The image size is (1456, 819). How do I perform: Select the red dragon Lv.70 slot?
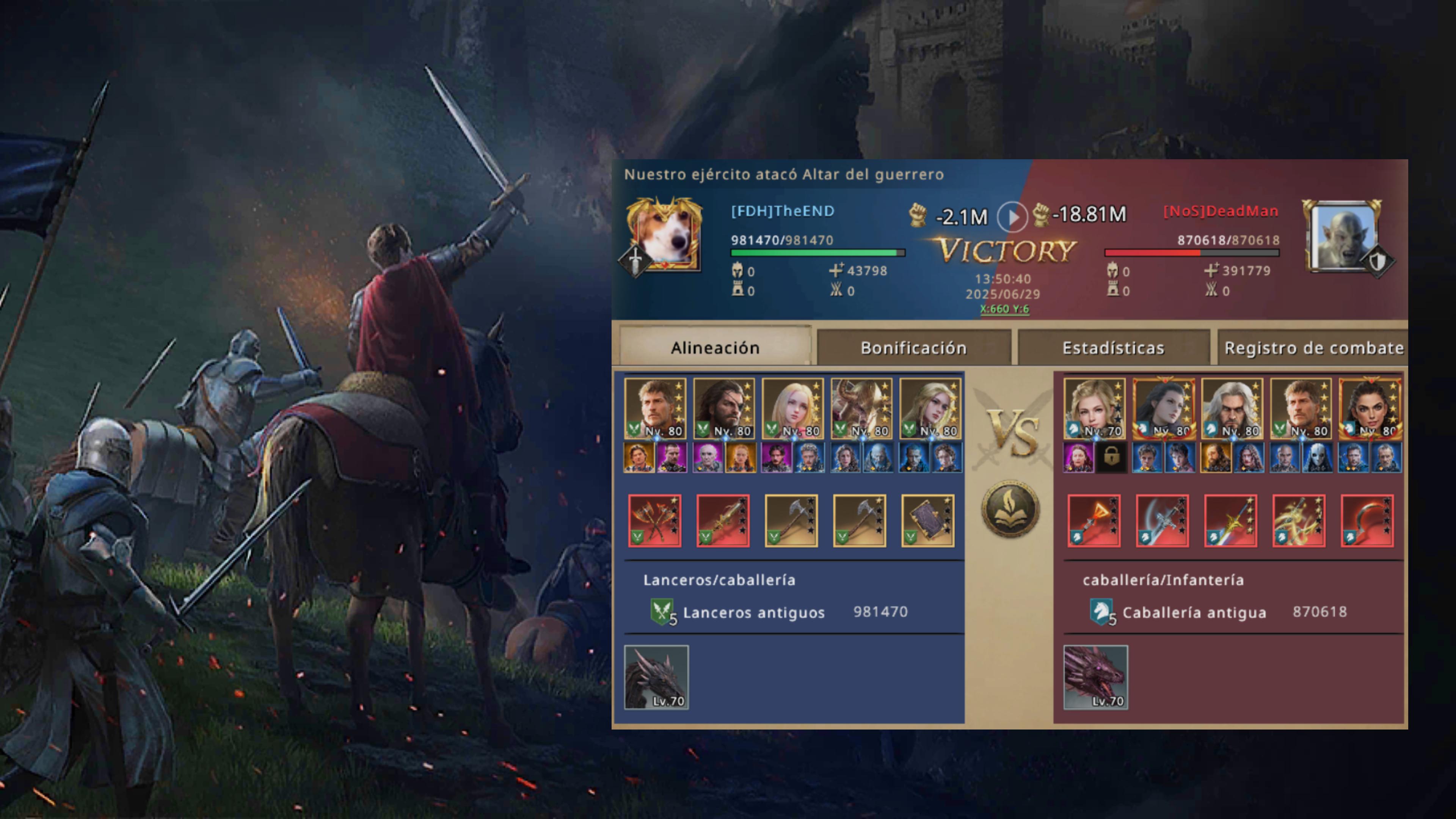coord(1095,676)
